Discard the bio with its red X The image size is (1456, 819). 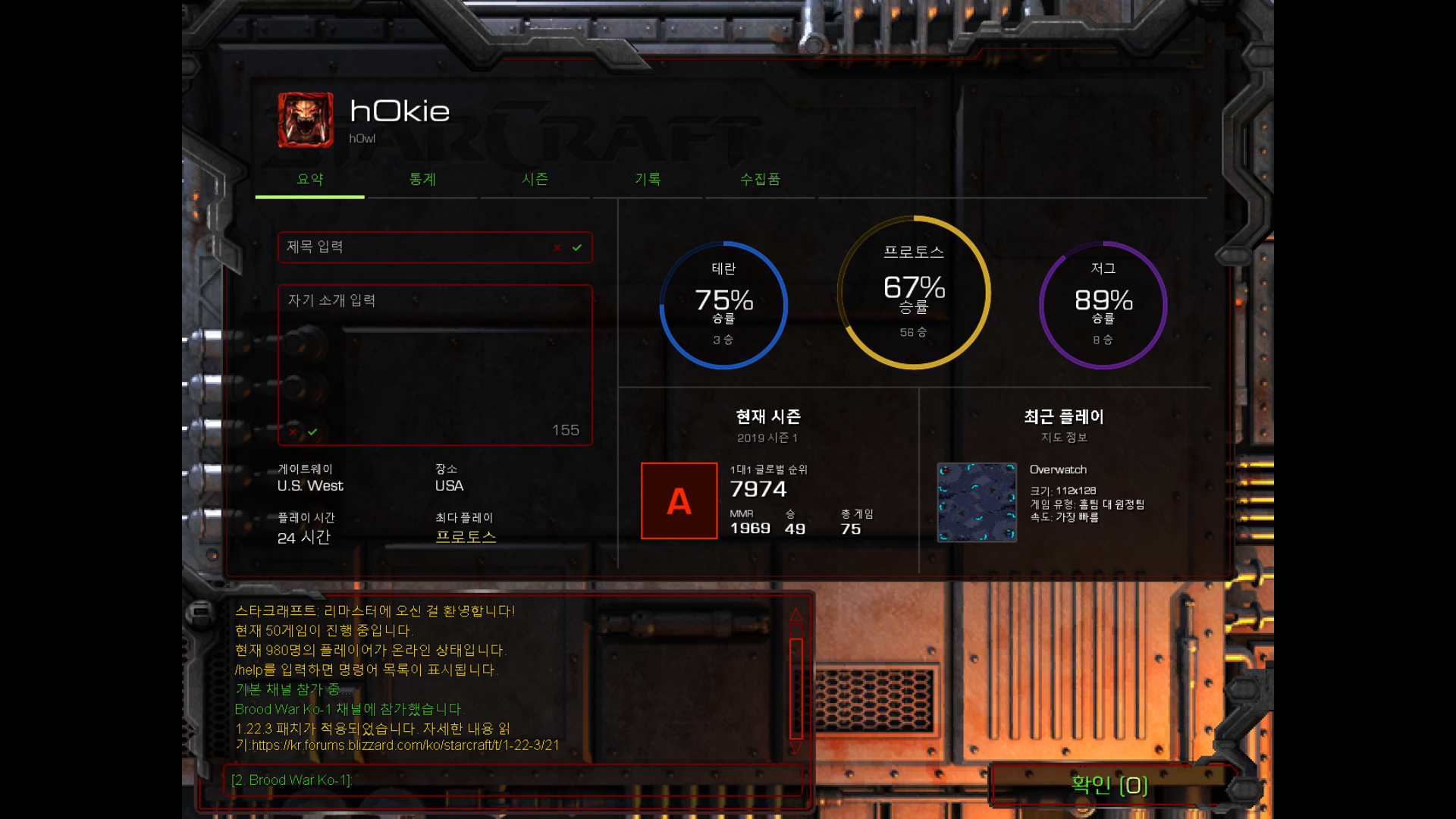293,431
